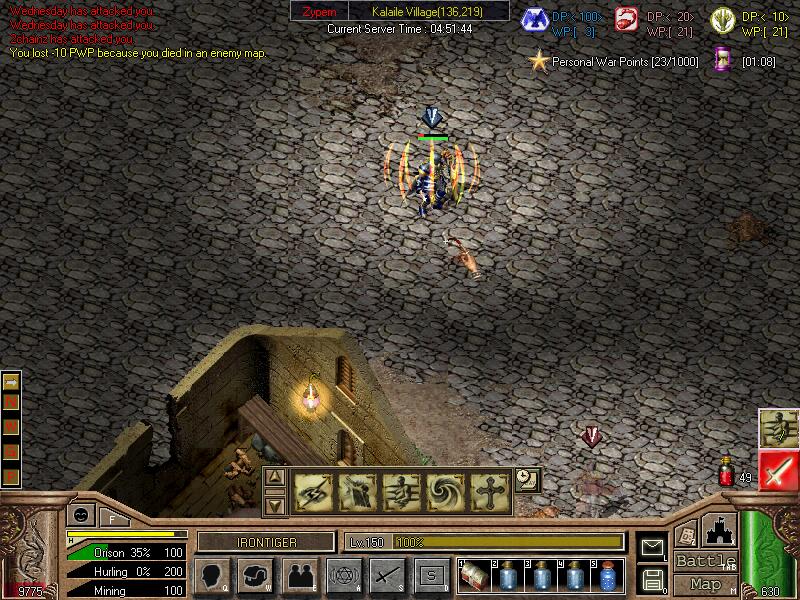
Task: Open the two-person party button
Action: [x=299, y=576]
